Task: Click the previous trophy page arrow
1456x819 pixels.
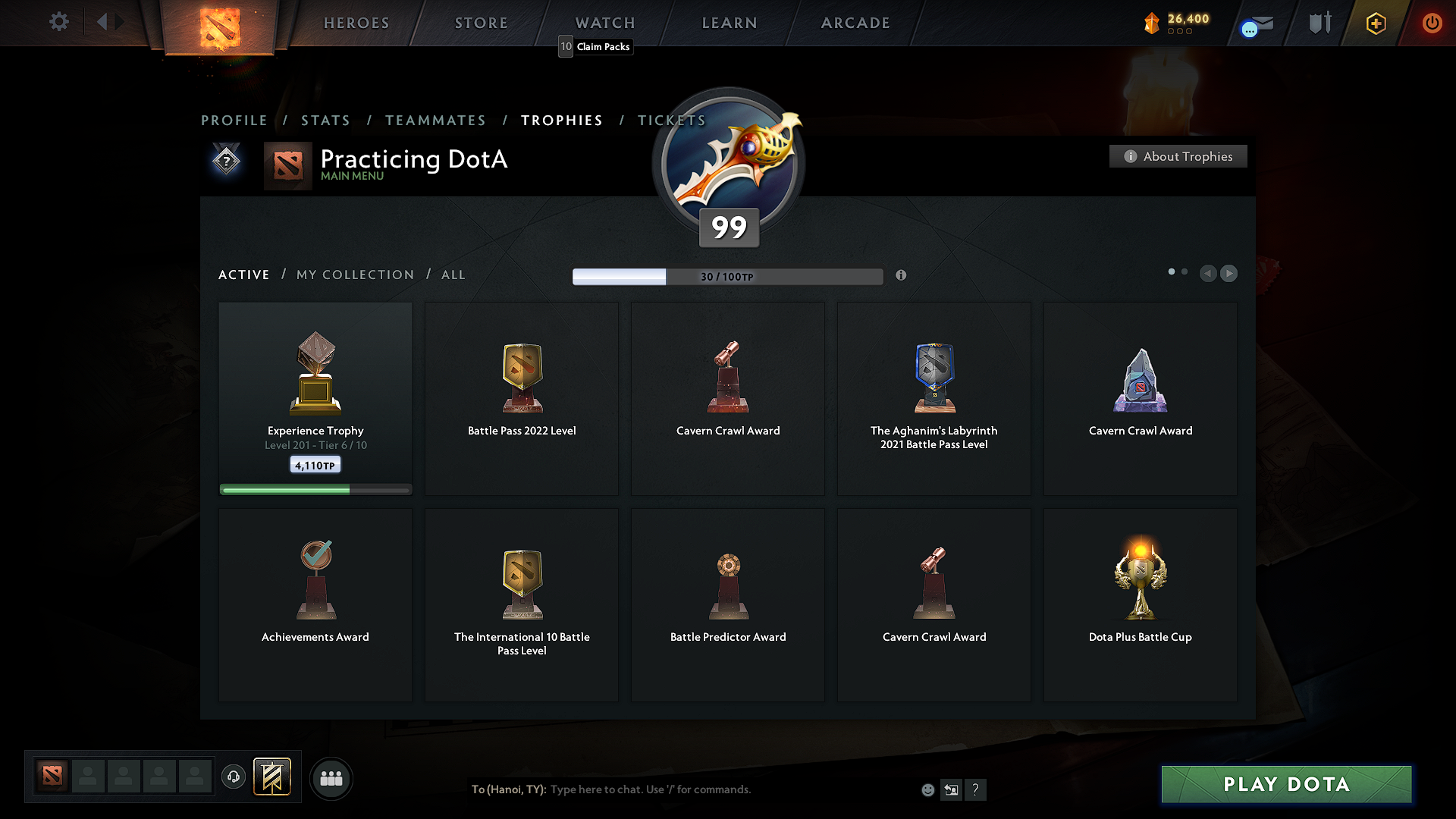Action: (1208, 274)
